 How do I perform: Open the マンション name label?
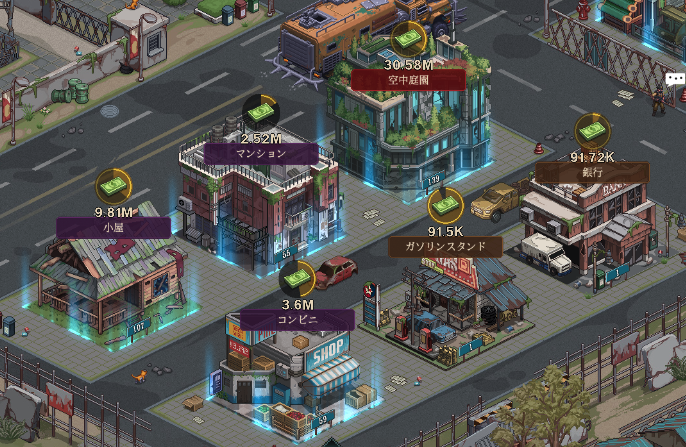pos(261,154)
